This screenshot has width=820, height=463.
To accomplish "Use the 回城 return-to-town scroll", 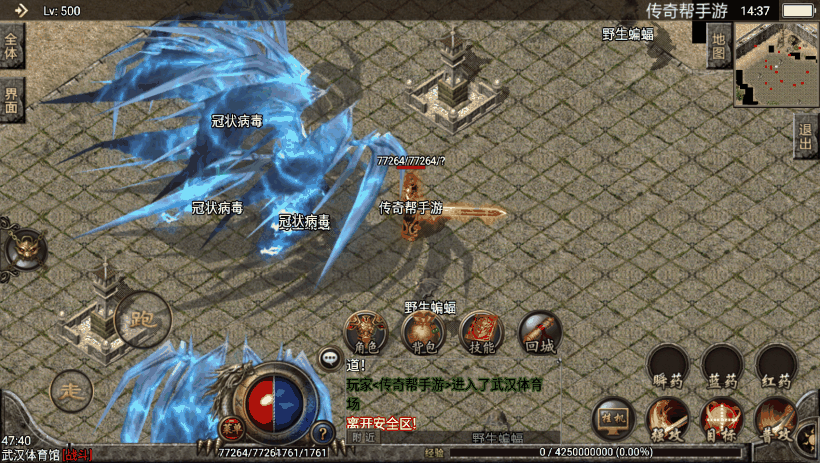I will click(539, 332).
